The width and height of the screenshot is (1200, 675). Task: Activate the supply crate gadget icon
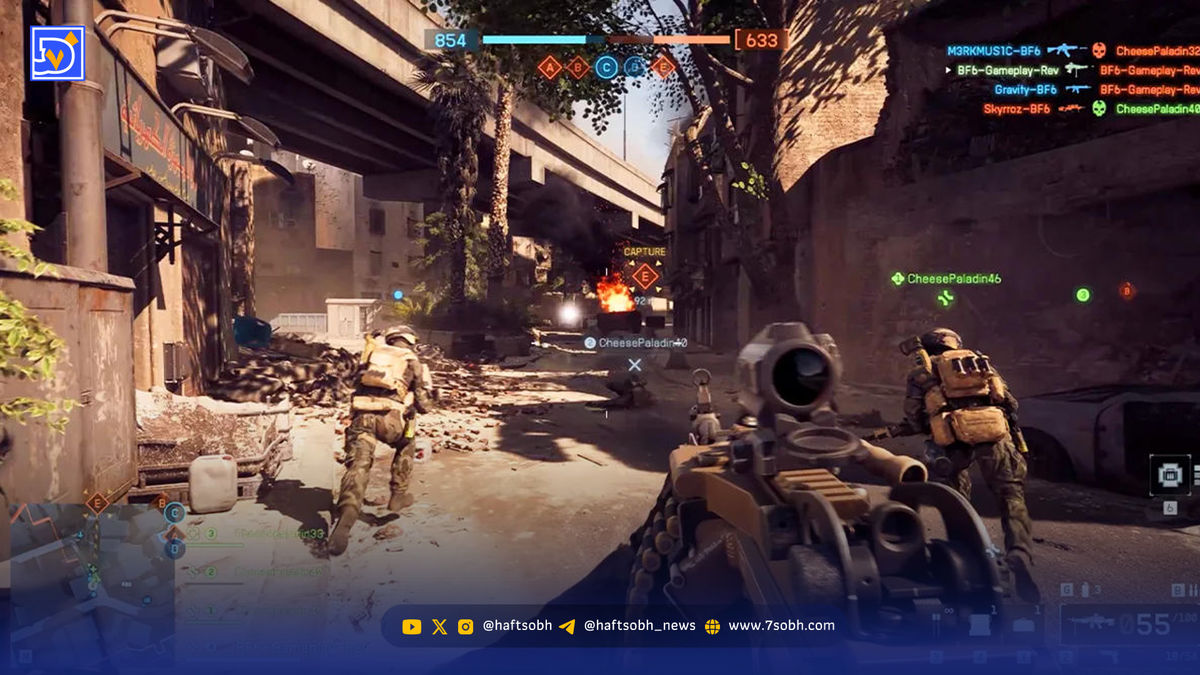pos(1168,476)
